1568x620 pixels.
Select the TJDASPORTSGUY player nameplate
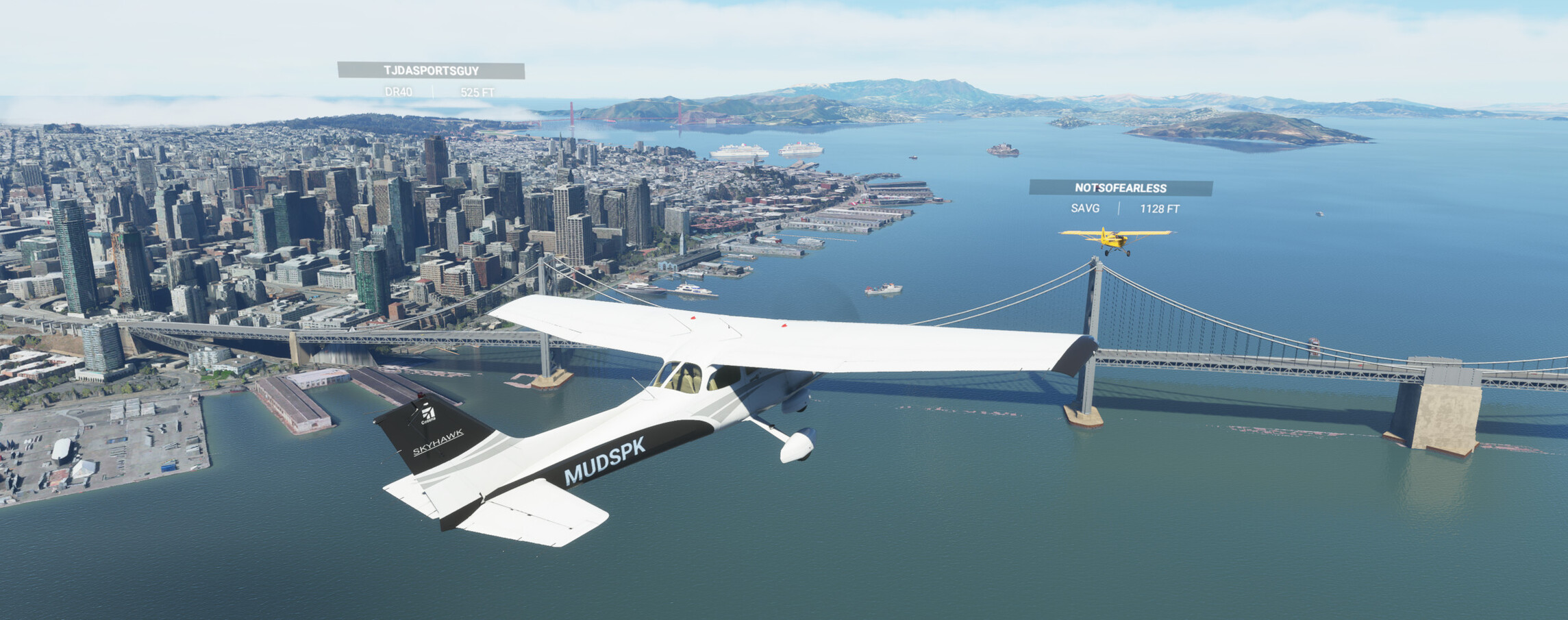pos(431,71)
